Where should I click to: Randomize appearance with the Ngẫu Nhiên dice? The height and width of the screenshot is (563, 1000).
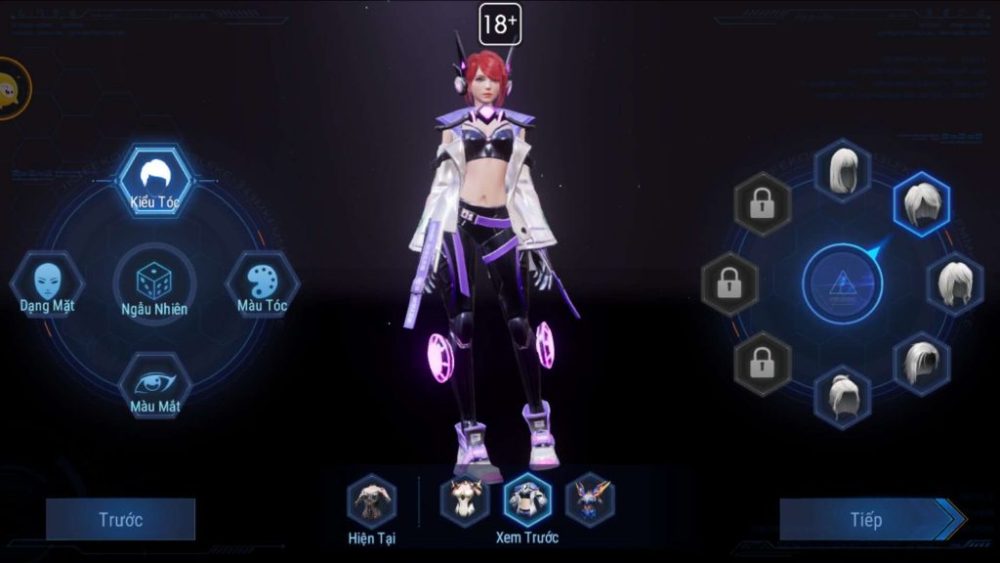tap(153, 285)
